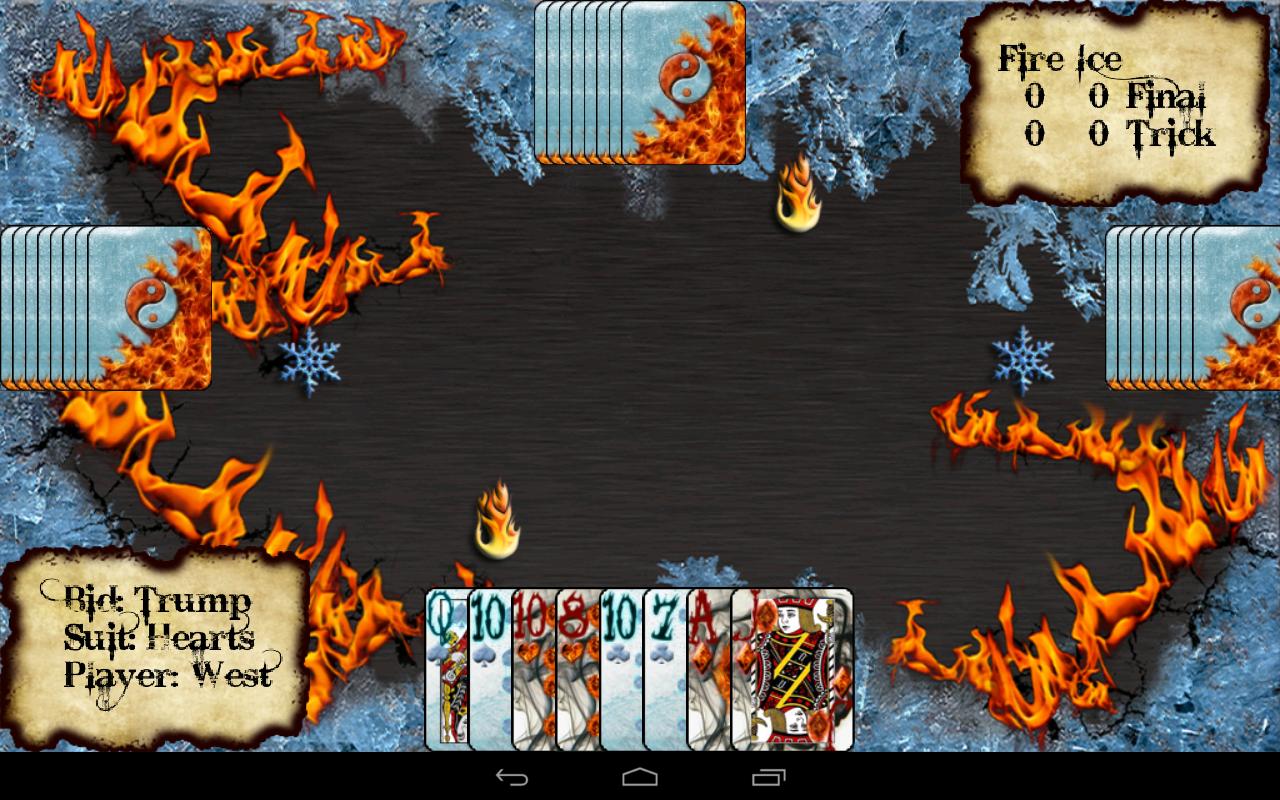Screen dimensions: 1280x800
Task: Tap the flame orb near the bottom center
Action: pyautogui.click(x=497, y=520)
